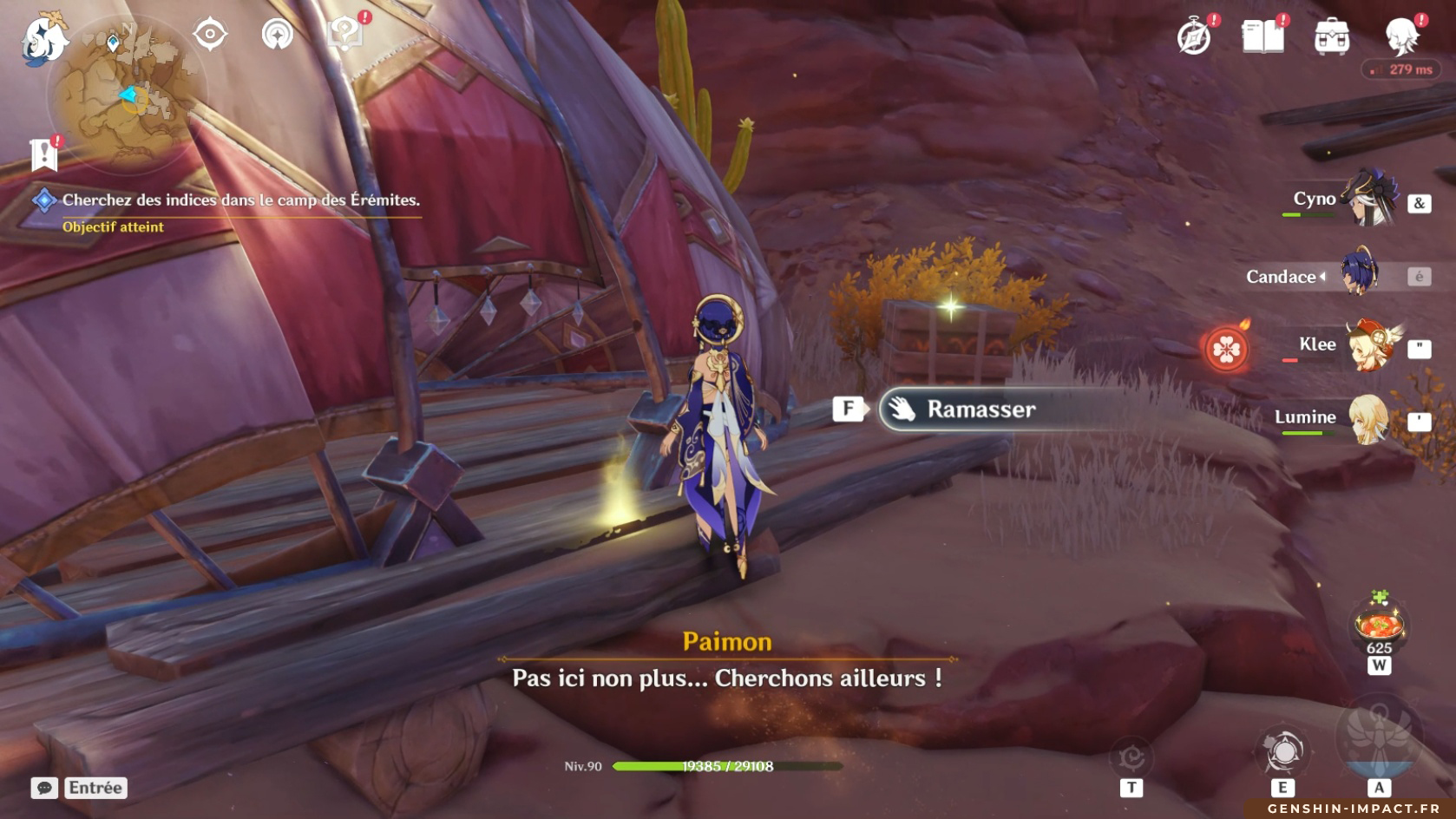Open the wish banner icon near minimap

click(x=278, y=35)
